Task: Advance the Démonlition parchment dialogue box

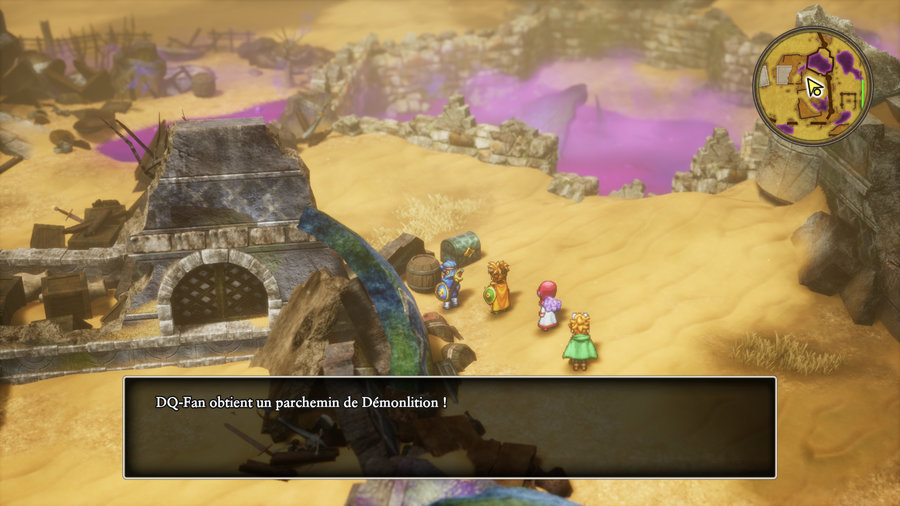Action: (449, 427)
